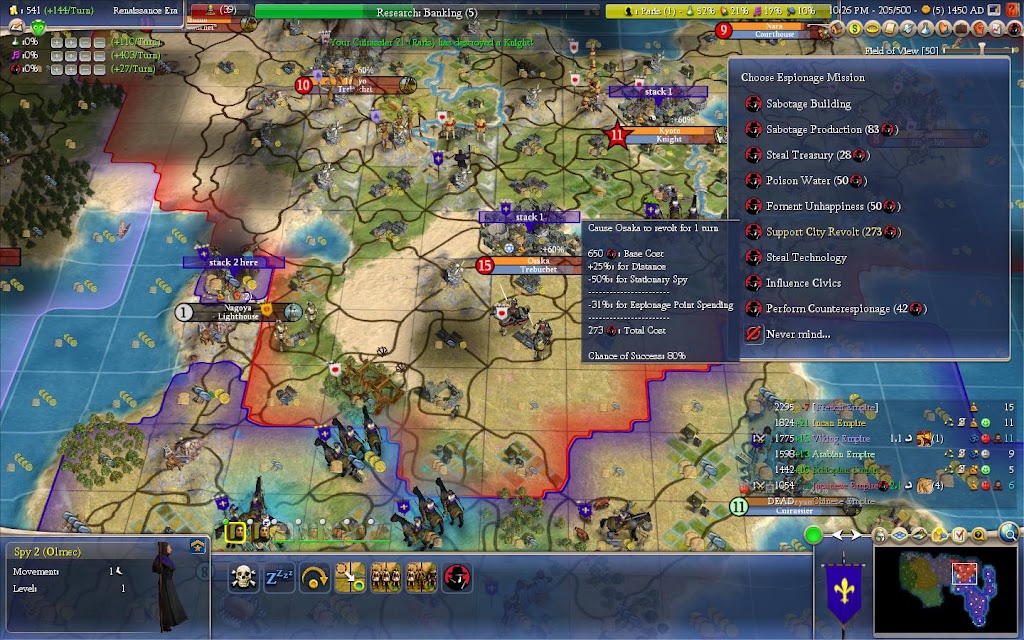This screenshot has height=640, width=1024.
Task: Delete unit with skull and crossbones button
Action: coord(243,578)
